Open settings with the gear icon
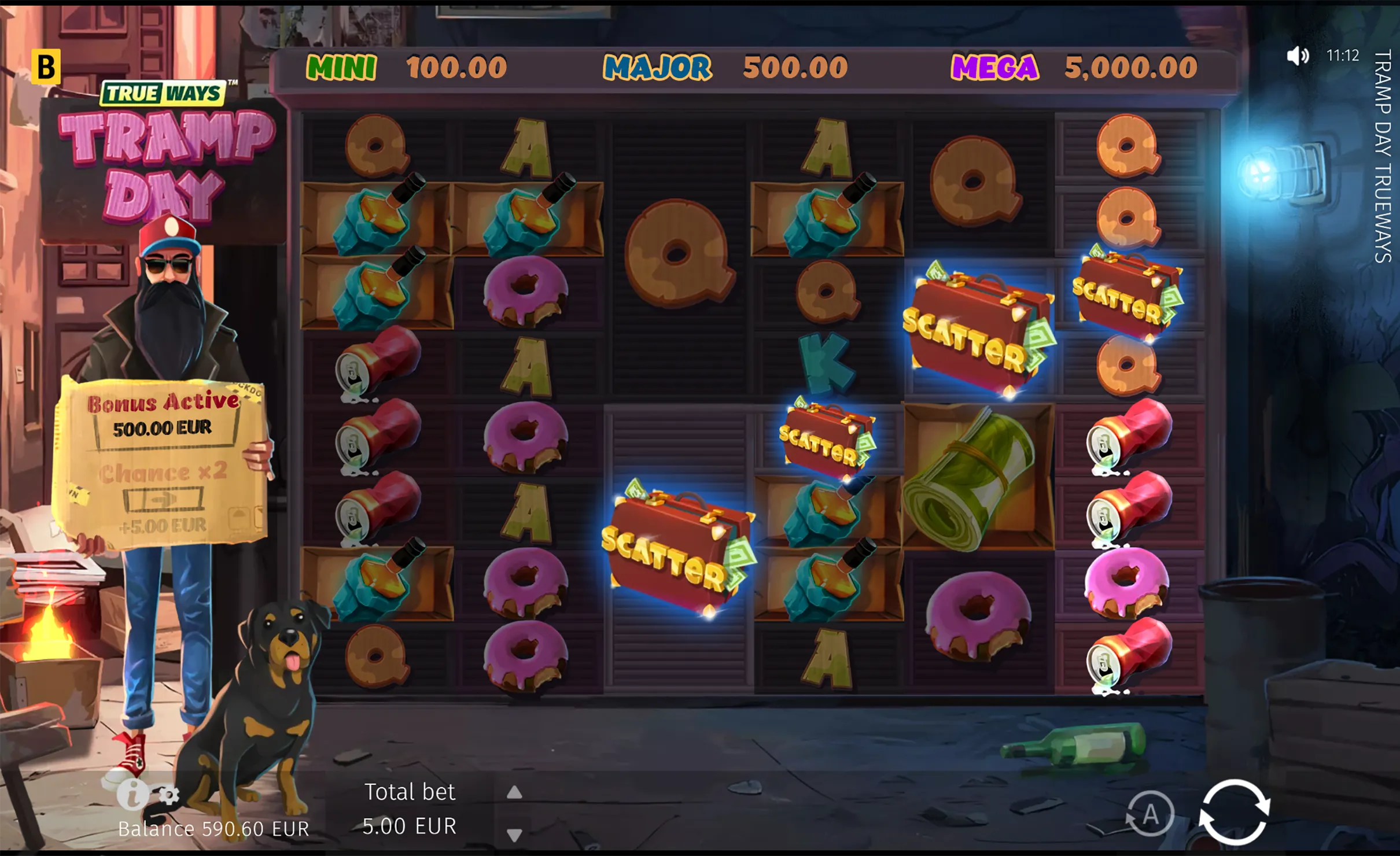This screenshot has width=1400, height=856. click(x=169, y=796)
